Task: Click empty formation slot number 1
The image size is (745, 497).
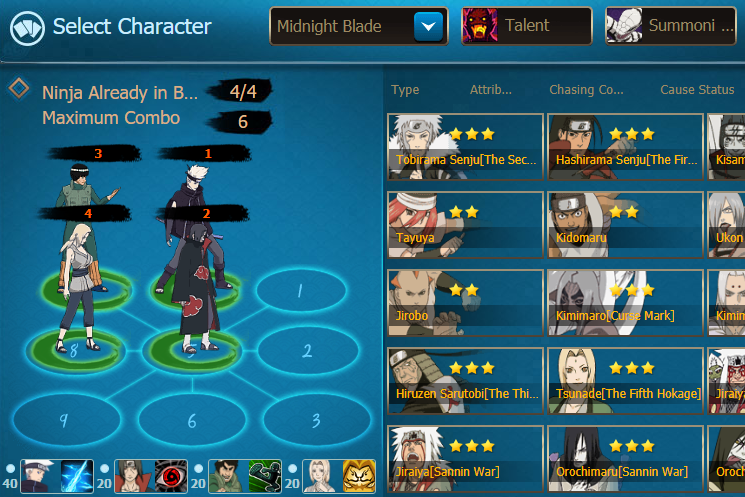Action: pyautogui.click(x=298, y=291)
